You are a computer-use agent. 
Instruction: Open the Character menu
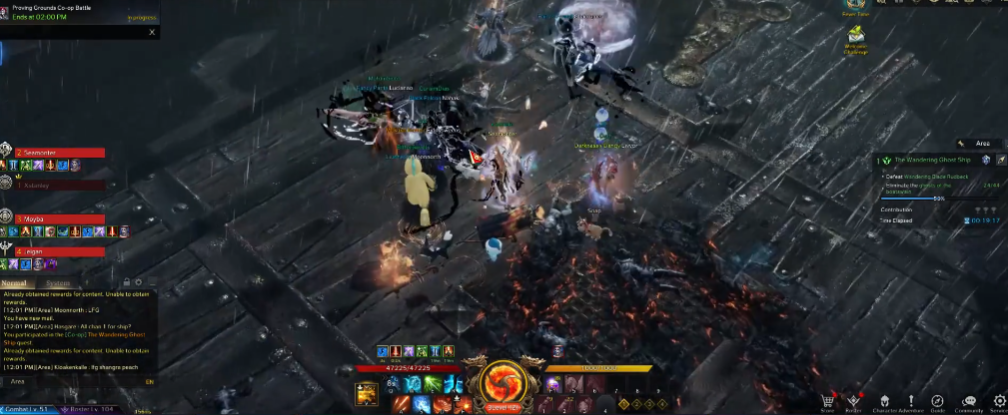click(x=883, y=401)
